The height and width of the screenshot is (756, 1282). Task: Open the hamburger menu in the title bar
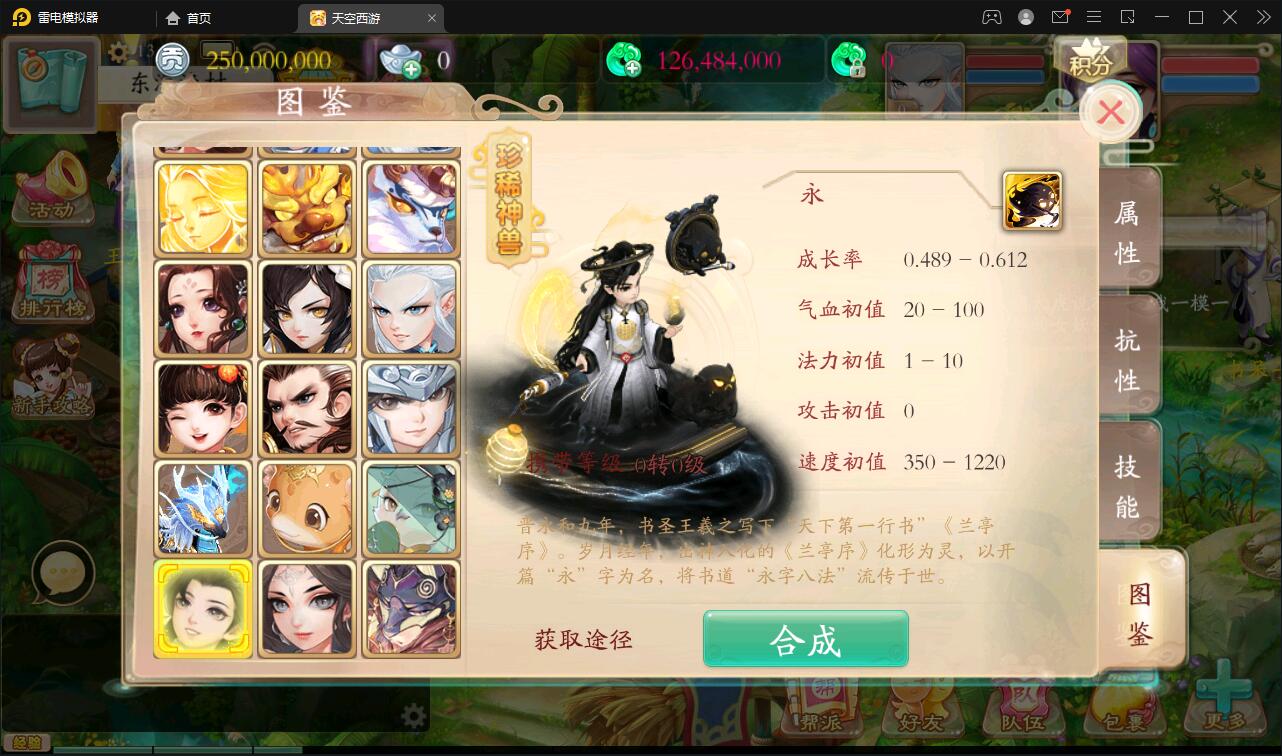(1094, 17)
